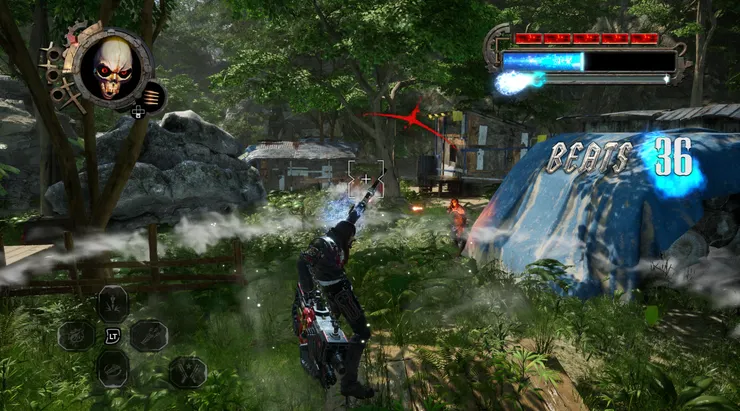Click the red-eyed skull portrait
740x411 pixels.
click(x=111, y=68)
